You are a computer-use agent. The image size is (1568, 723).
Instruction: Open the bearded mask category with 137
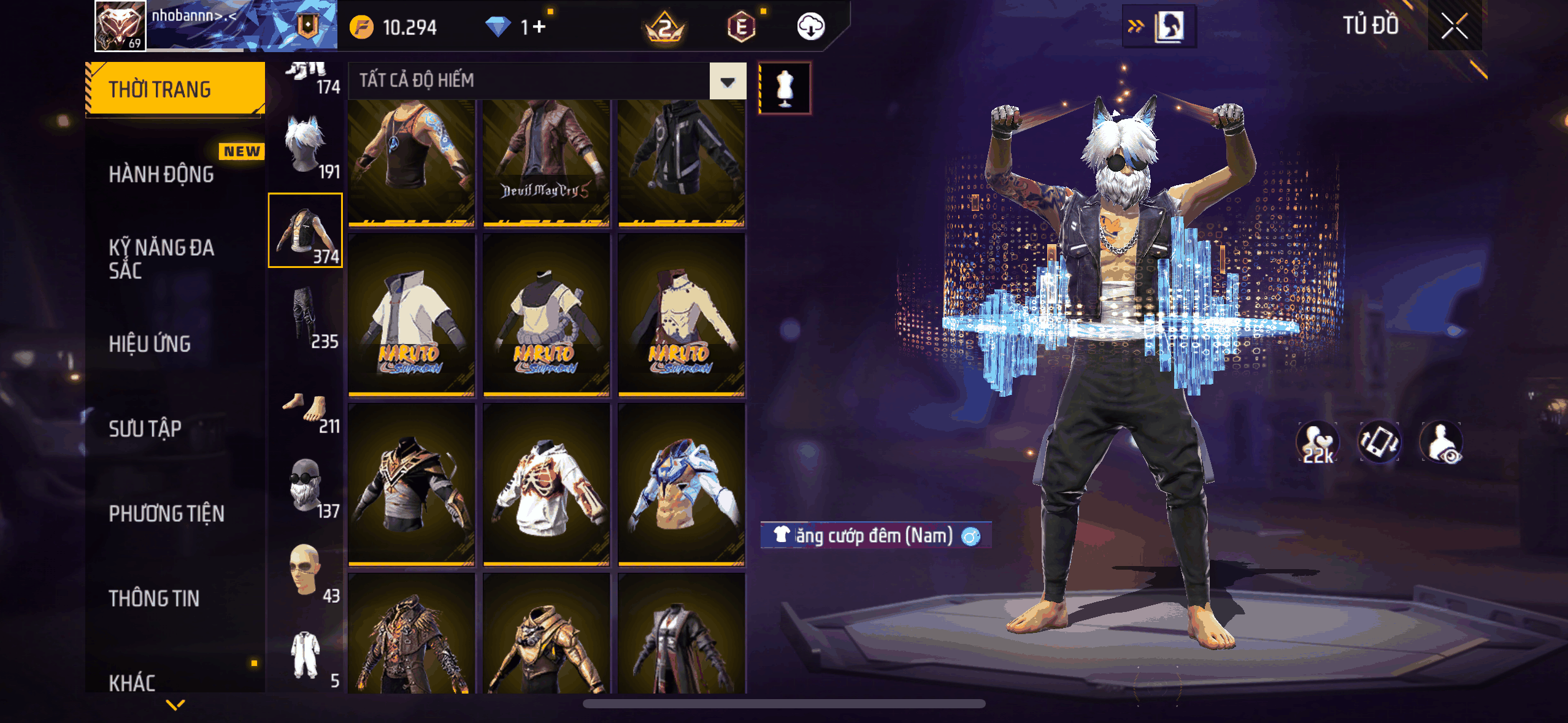point(306,486)
